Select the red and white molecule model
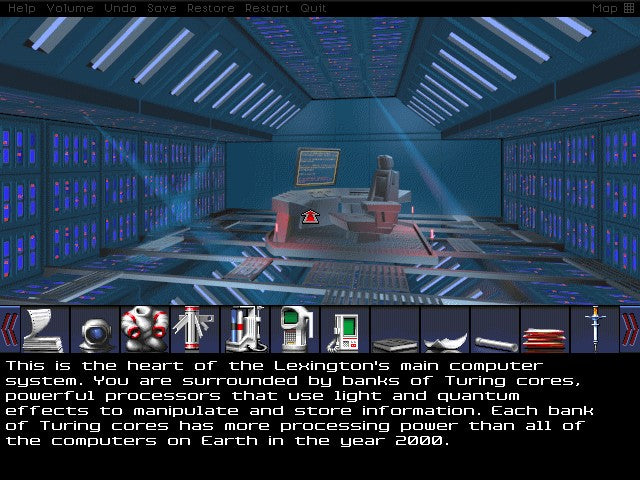Screen dimensions: 640x480 click(x=145, y=329)
